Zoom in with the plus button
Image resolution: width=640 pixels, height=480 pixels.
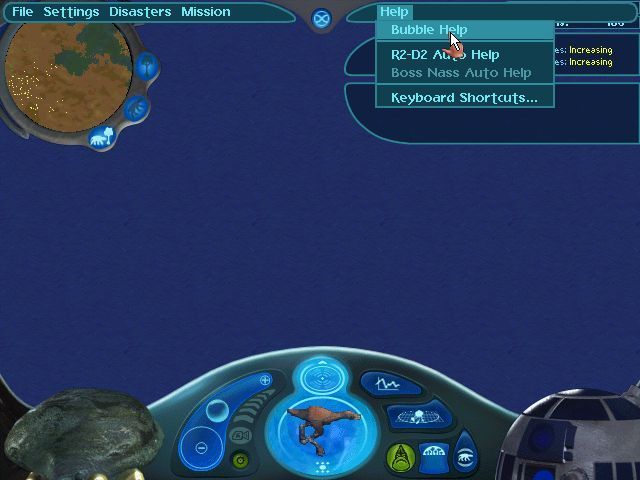tap(265, 381)
